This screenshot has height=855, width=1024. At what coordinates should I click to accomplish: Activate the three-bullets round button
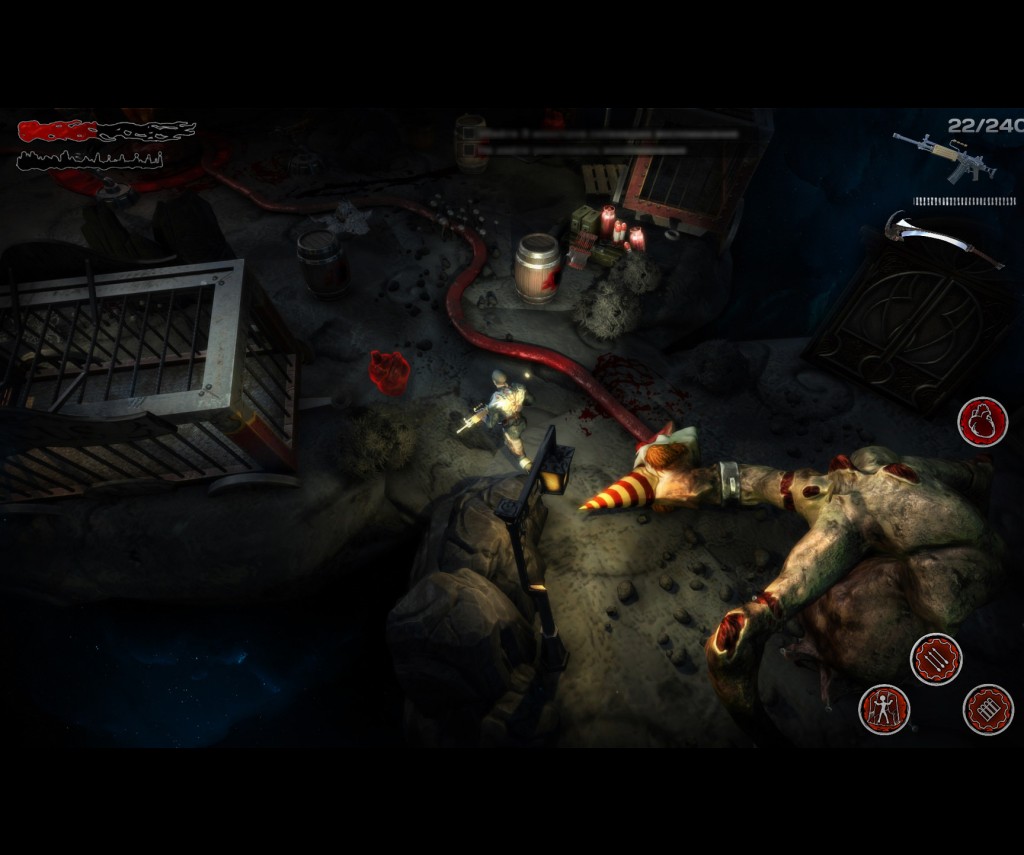coord(936,659)
